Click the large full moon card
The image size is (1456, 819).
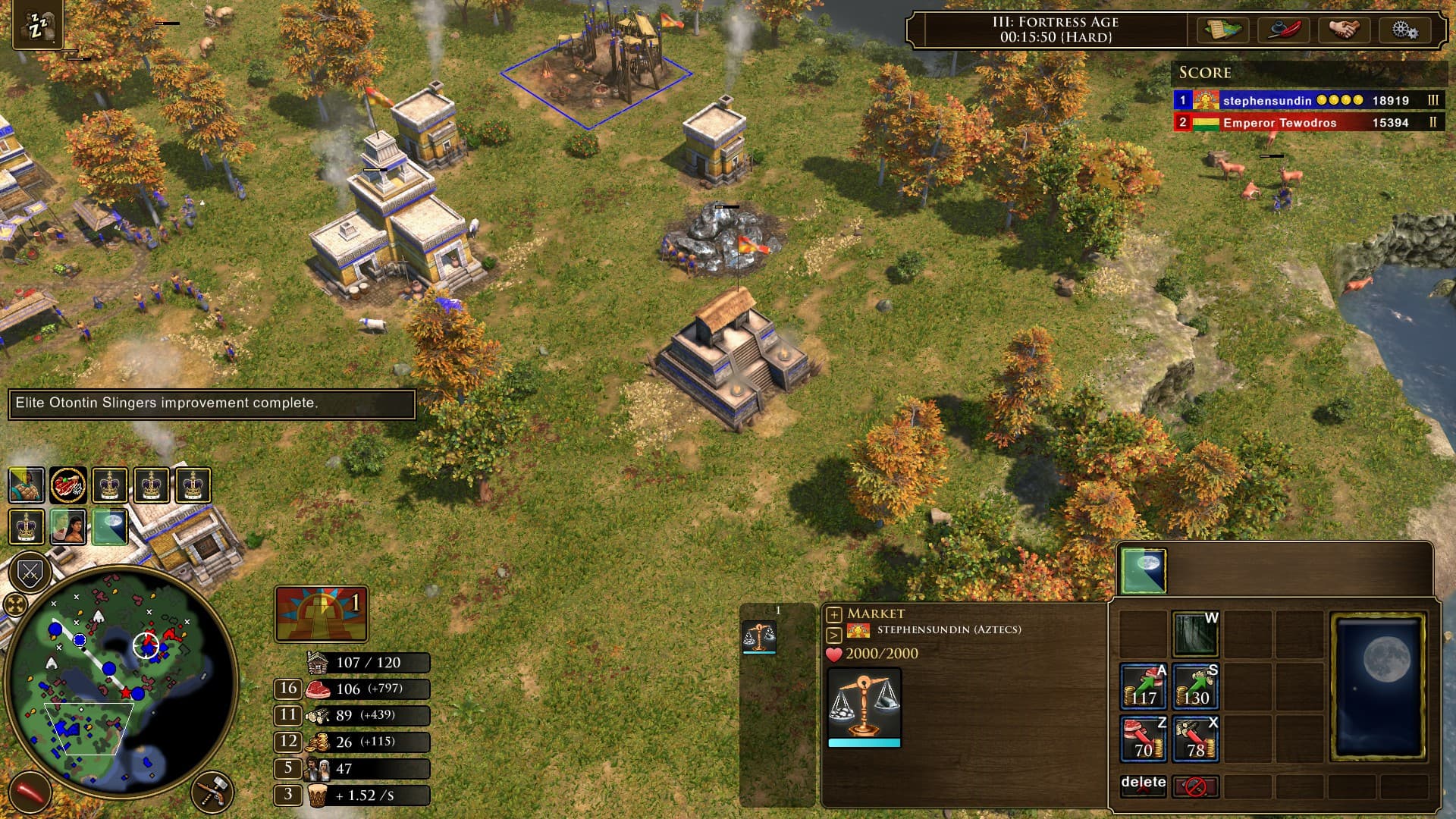click(1378, 686)
